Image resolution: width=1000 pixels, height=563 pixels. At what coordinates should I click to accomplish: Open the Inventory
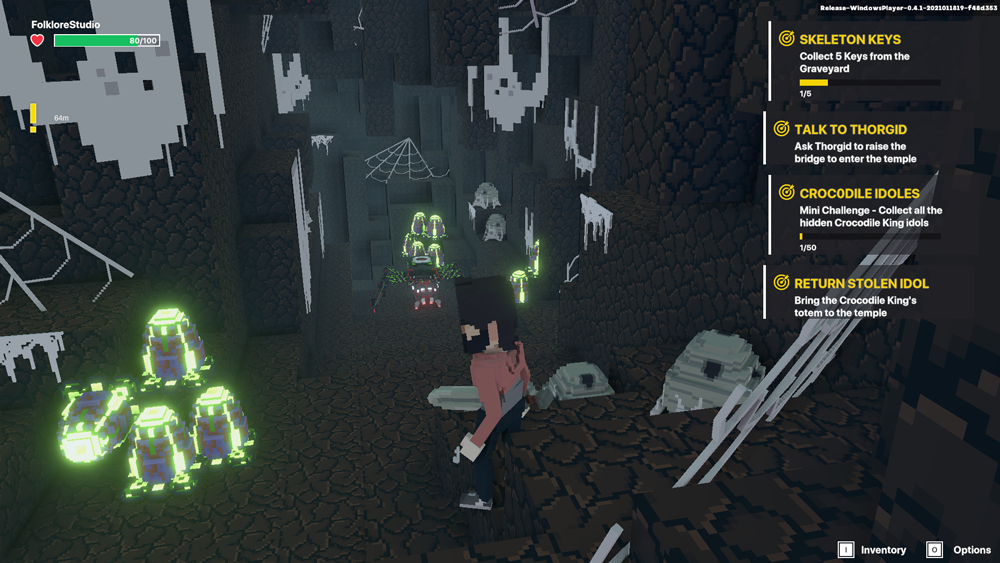click(x=872, y=550)
